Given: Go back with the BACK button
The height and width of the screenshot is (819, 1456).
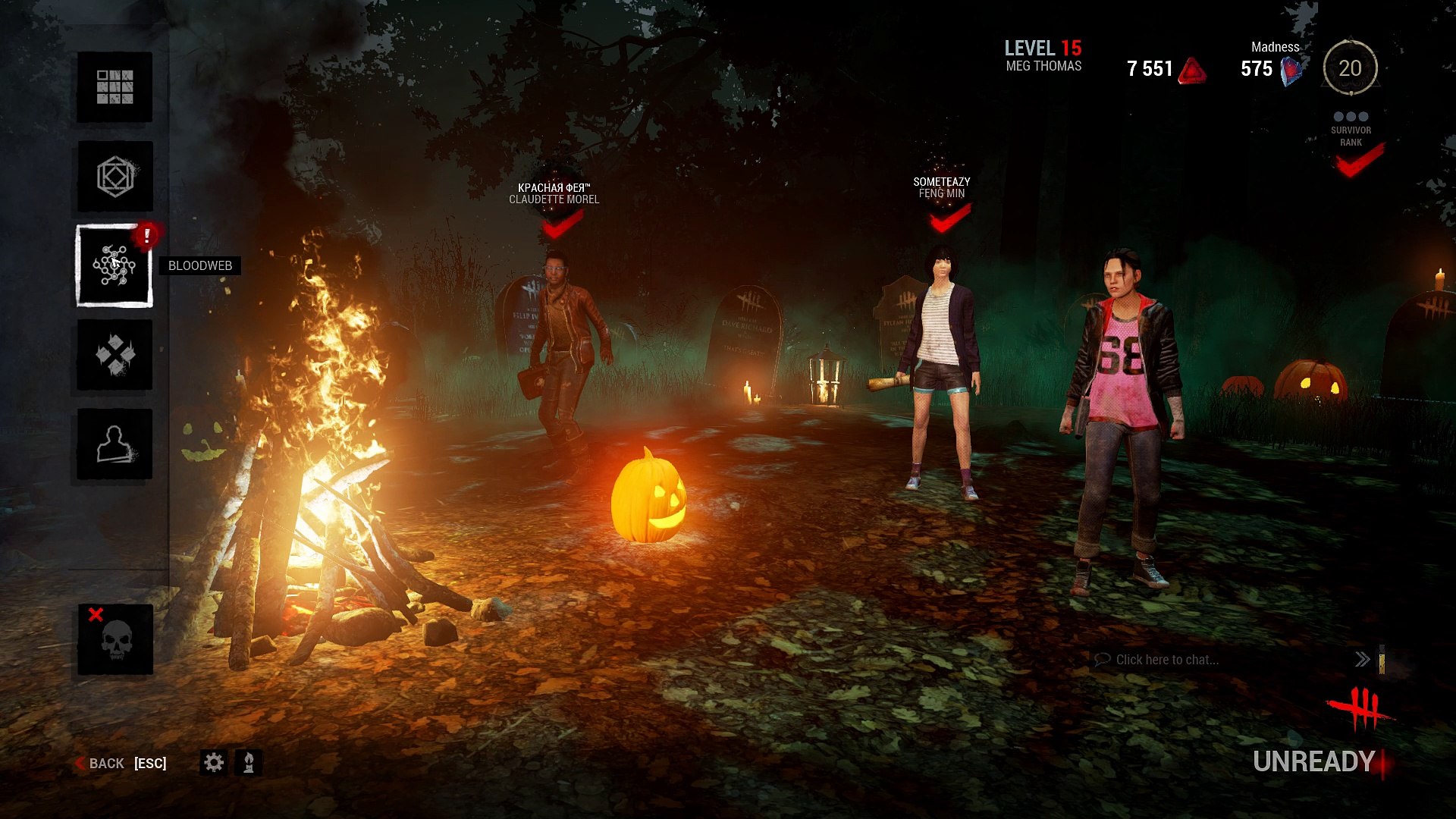Looking at the screenshot, I should coord(106,763).
